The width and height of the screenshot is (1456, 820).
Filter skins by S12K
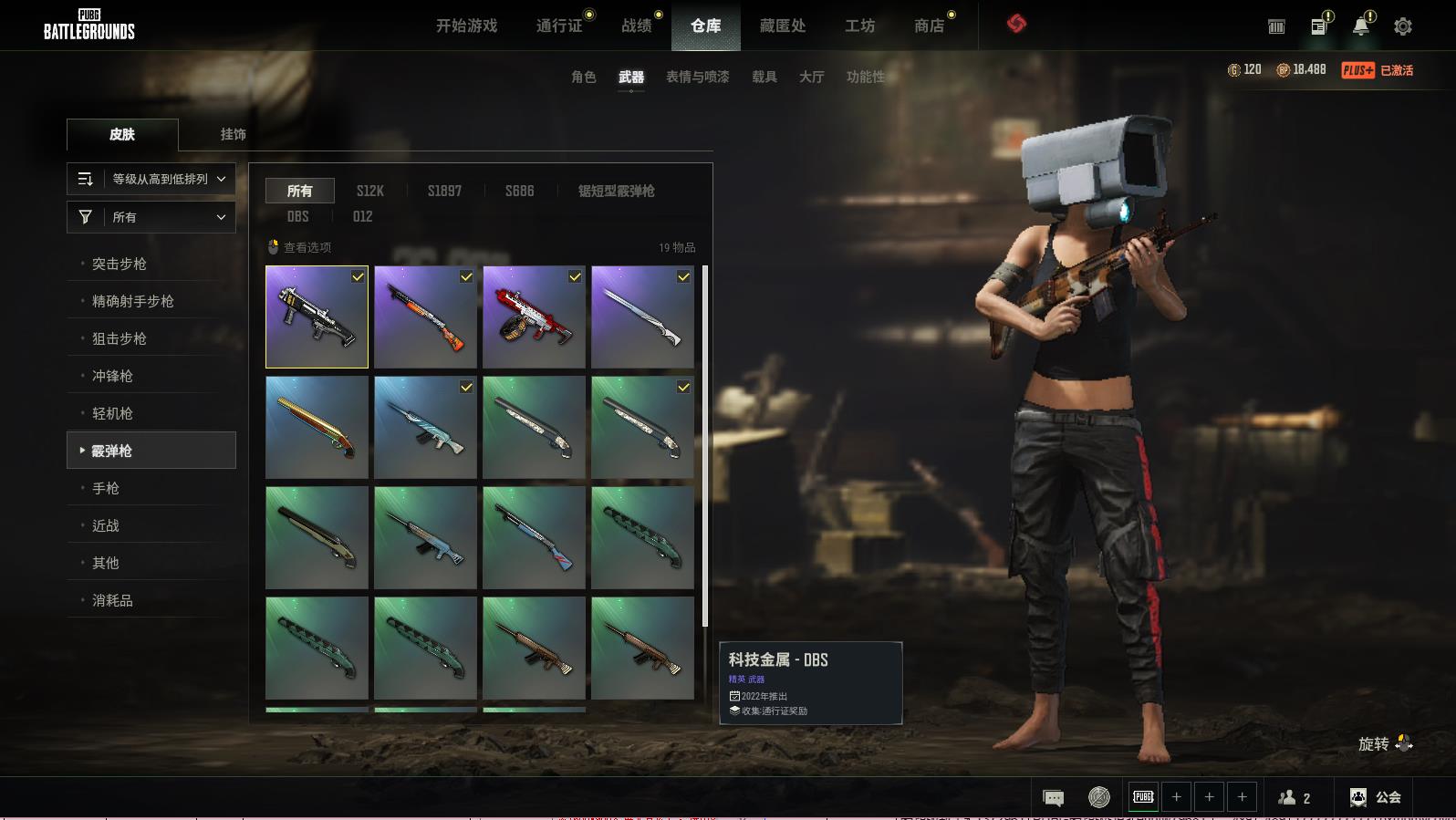point(370,191)
